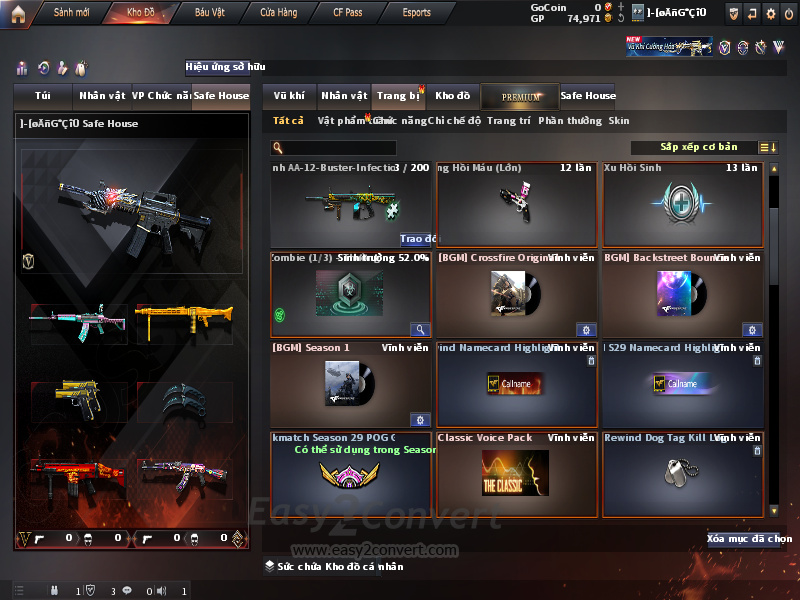Viewport: 800px width, 600px height.
Task: Open the PREMIUM inventory tab
Action: [x=520, y=96]
